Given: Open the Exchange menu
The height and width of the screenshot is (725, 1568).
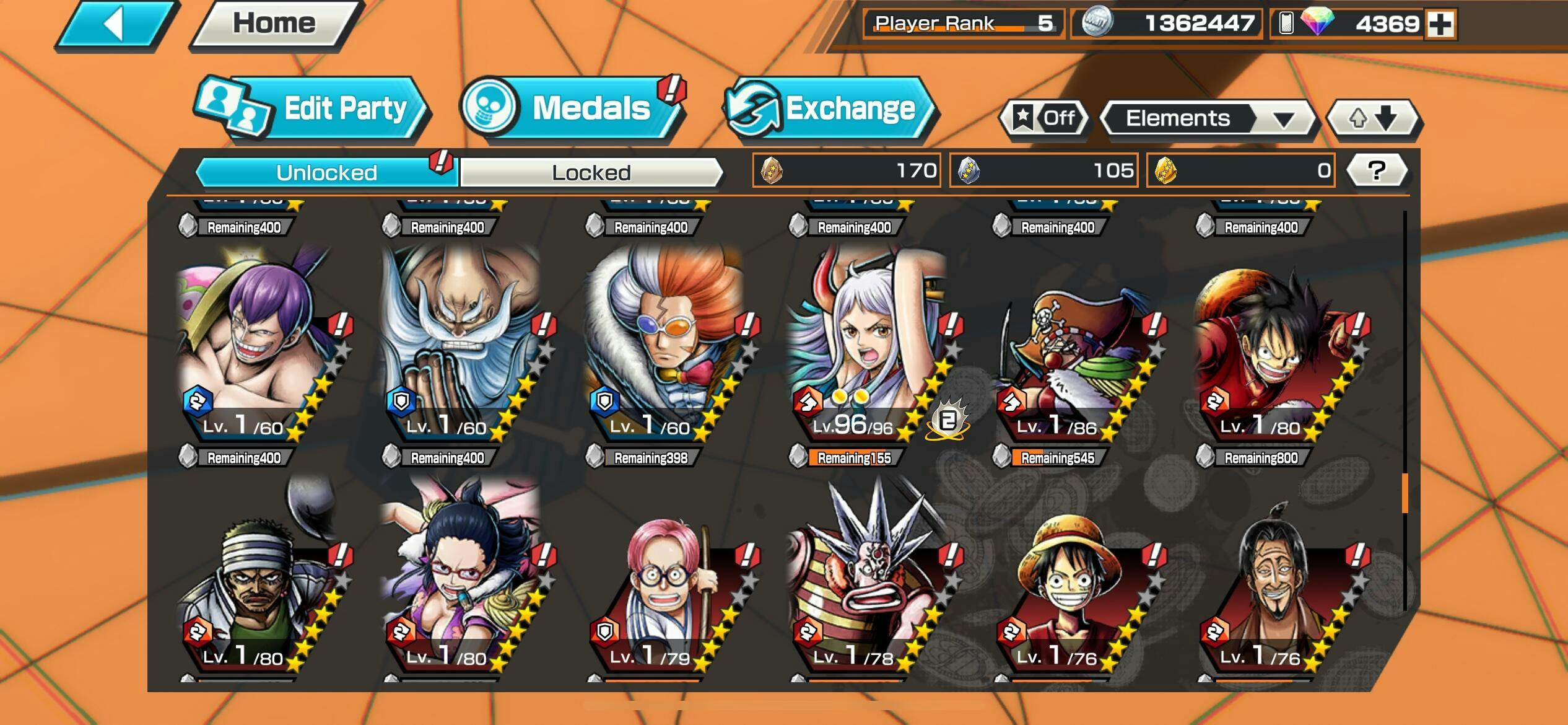Looking at the screenshot, I should (x=830, y=110).
